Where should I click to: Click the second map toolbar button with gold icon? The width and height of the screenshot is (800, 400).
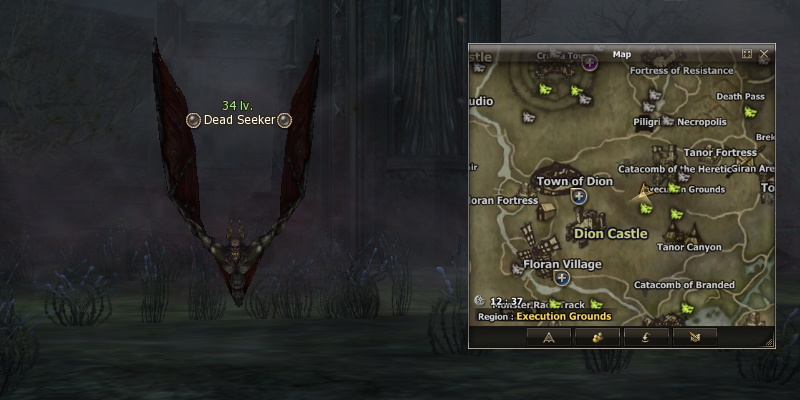597,337
